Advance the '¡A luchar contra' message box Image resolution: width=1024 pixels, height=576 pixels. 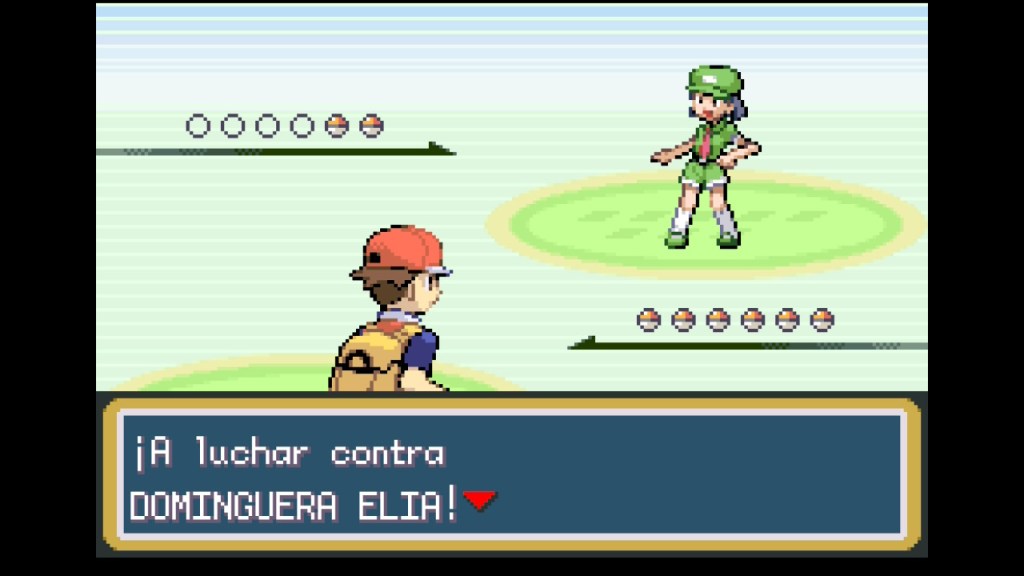coord(511,476)
